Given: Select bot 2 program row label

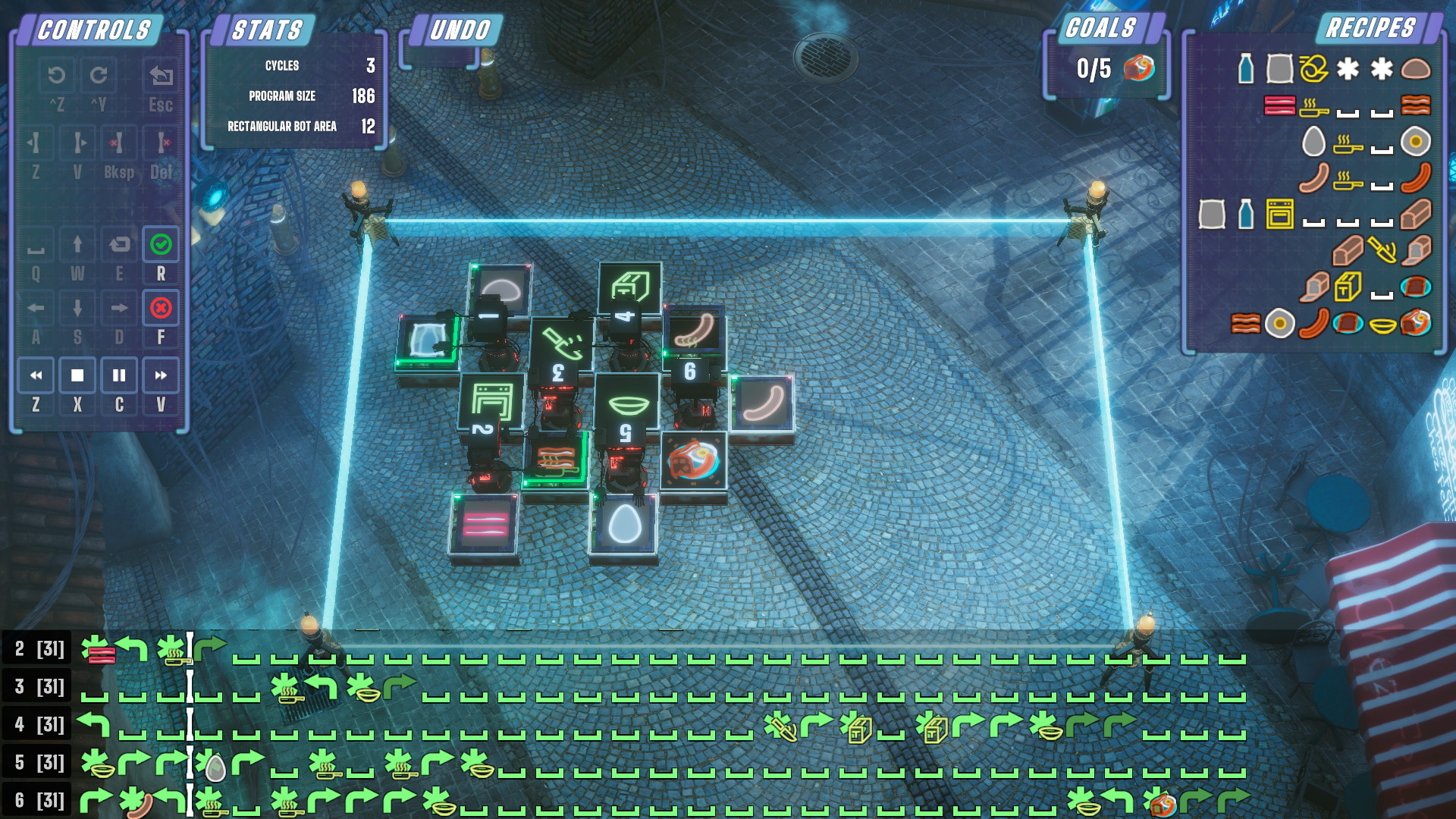Looking at the screenshot, I should (38, 649).
